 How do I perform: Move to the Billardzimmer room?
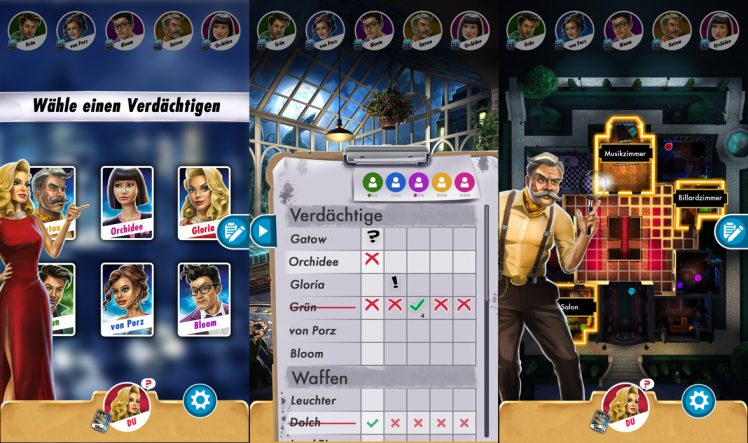[x=699, y=197]
